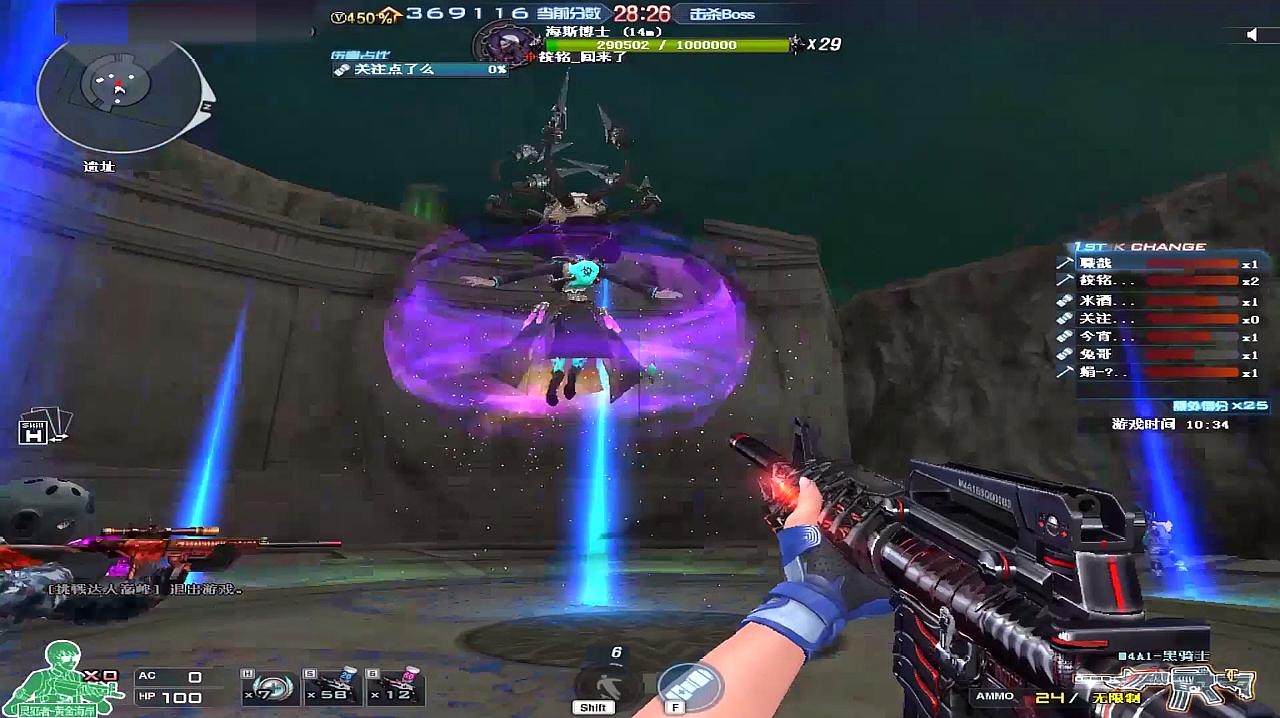Select the 关注点了么 damage share row

click(x=420, y=70)
